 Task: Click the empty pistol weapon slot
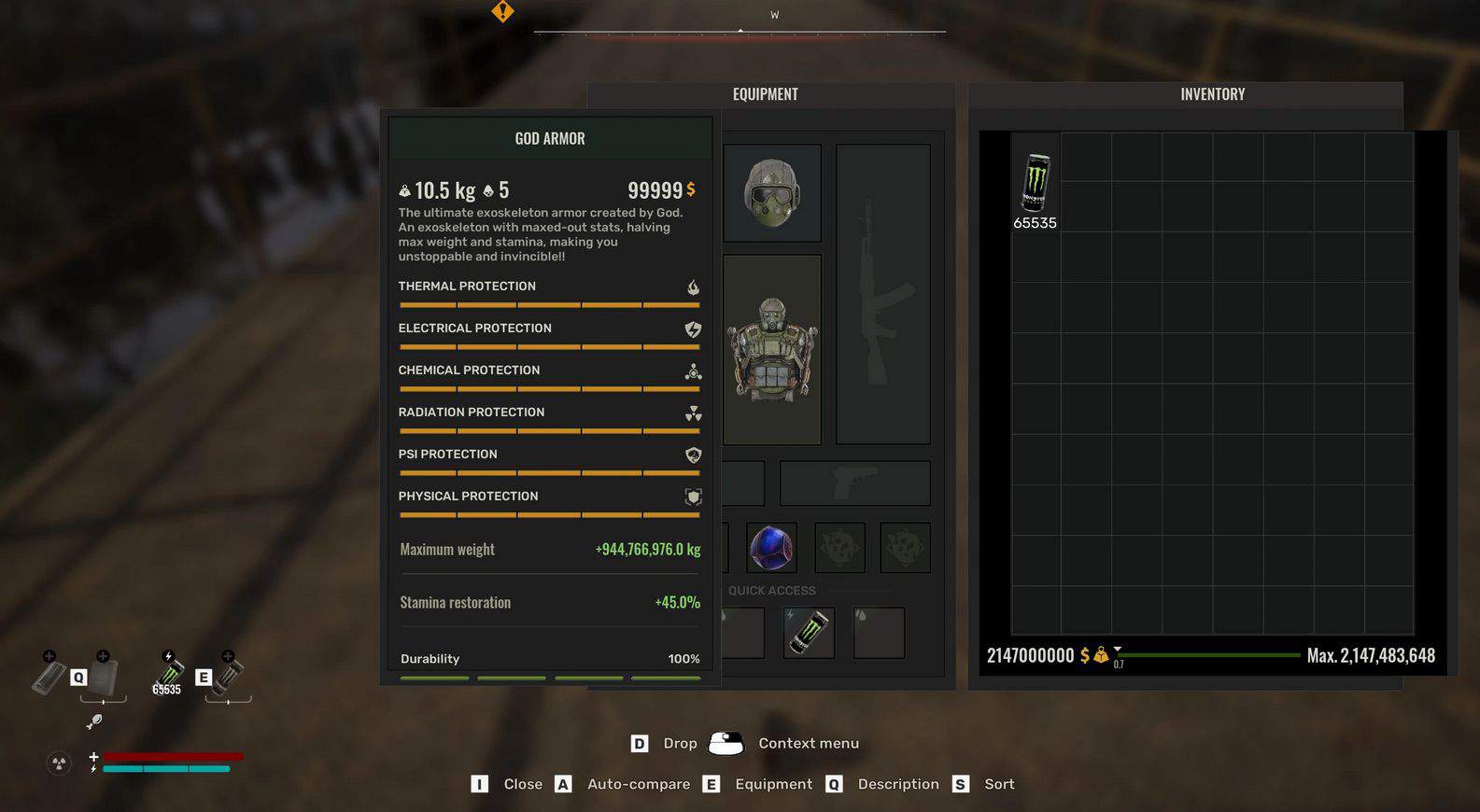pyautogui.click(x=854, y=483)
